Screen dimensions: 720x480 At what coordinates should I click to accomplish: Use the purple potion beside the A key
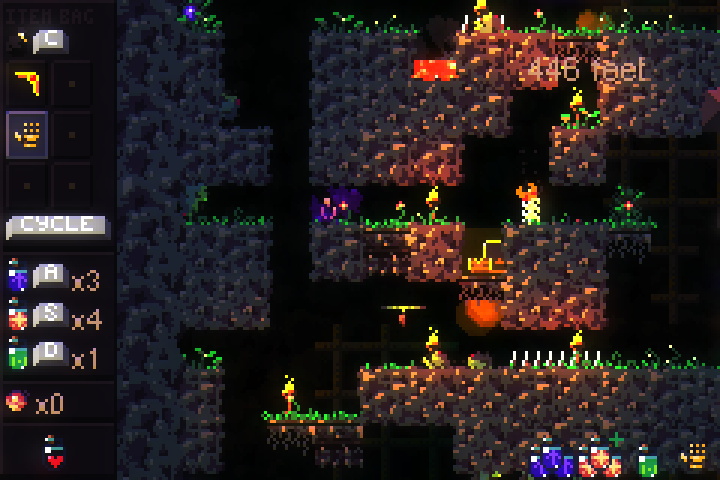pos(18,277)
